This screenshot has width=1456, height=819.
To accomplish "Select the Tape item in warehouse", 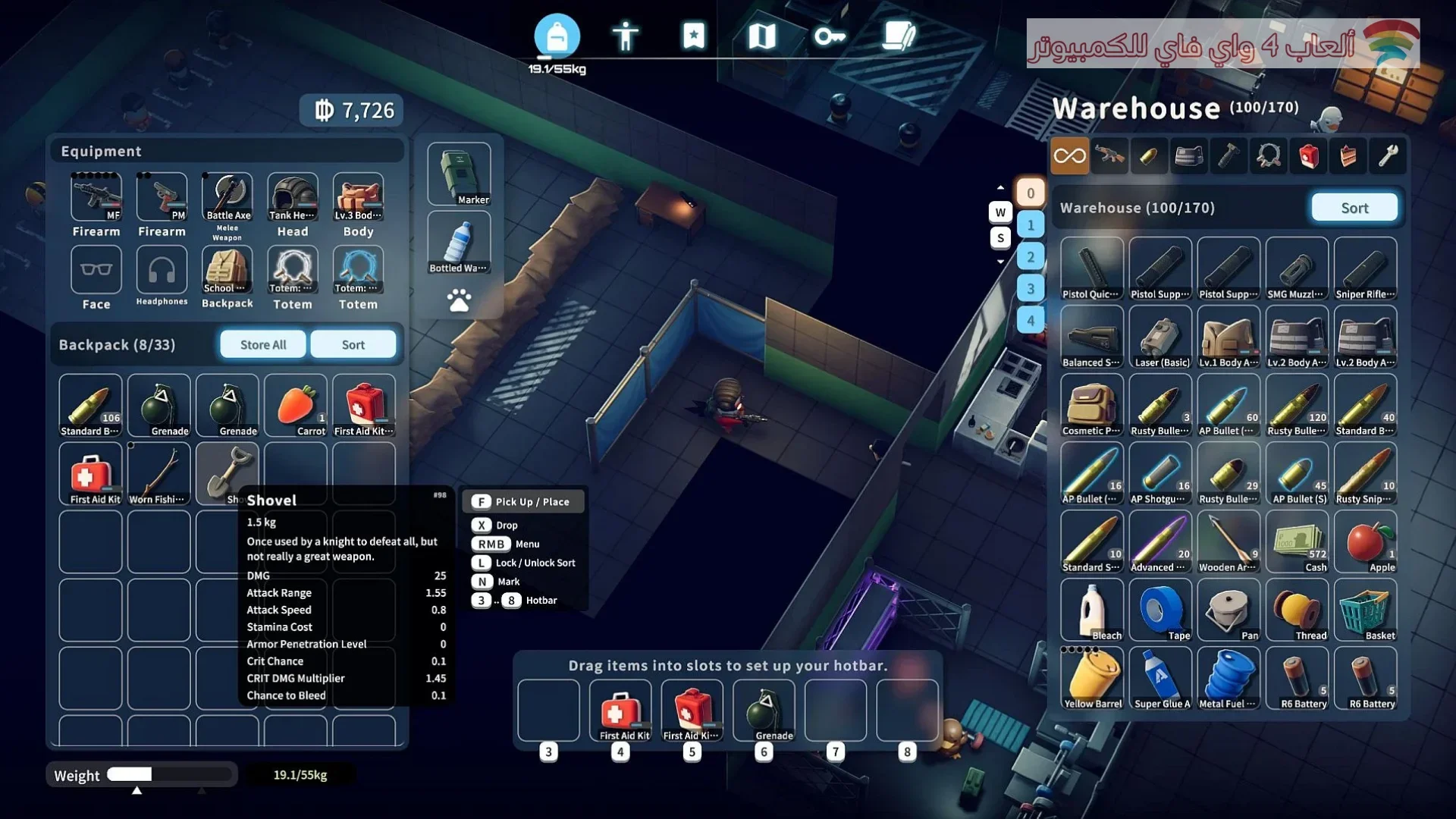I will point(1160,610).
